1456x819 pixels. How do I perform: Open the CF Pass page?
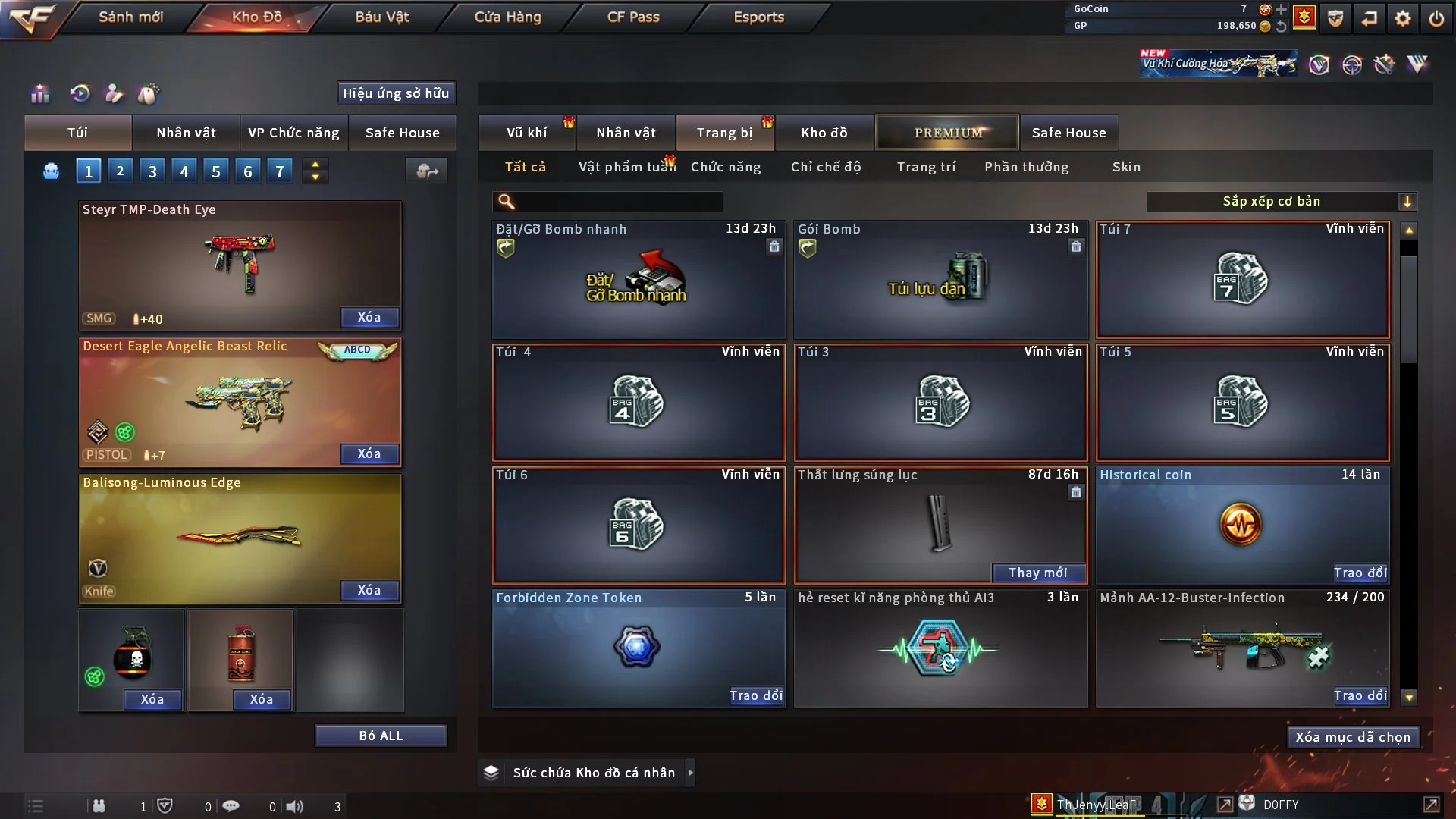(633, 17)
